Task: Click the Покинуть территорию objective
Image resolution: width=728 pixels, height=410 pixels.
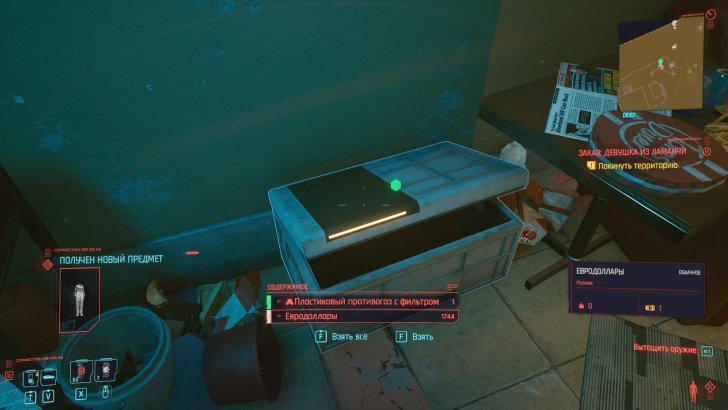Action: coord(638,164)
